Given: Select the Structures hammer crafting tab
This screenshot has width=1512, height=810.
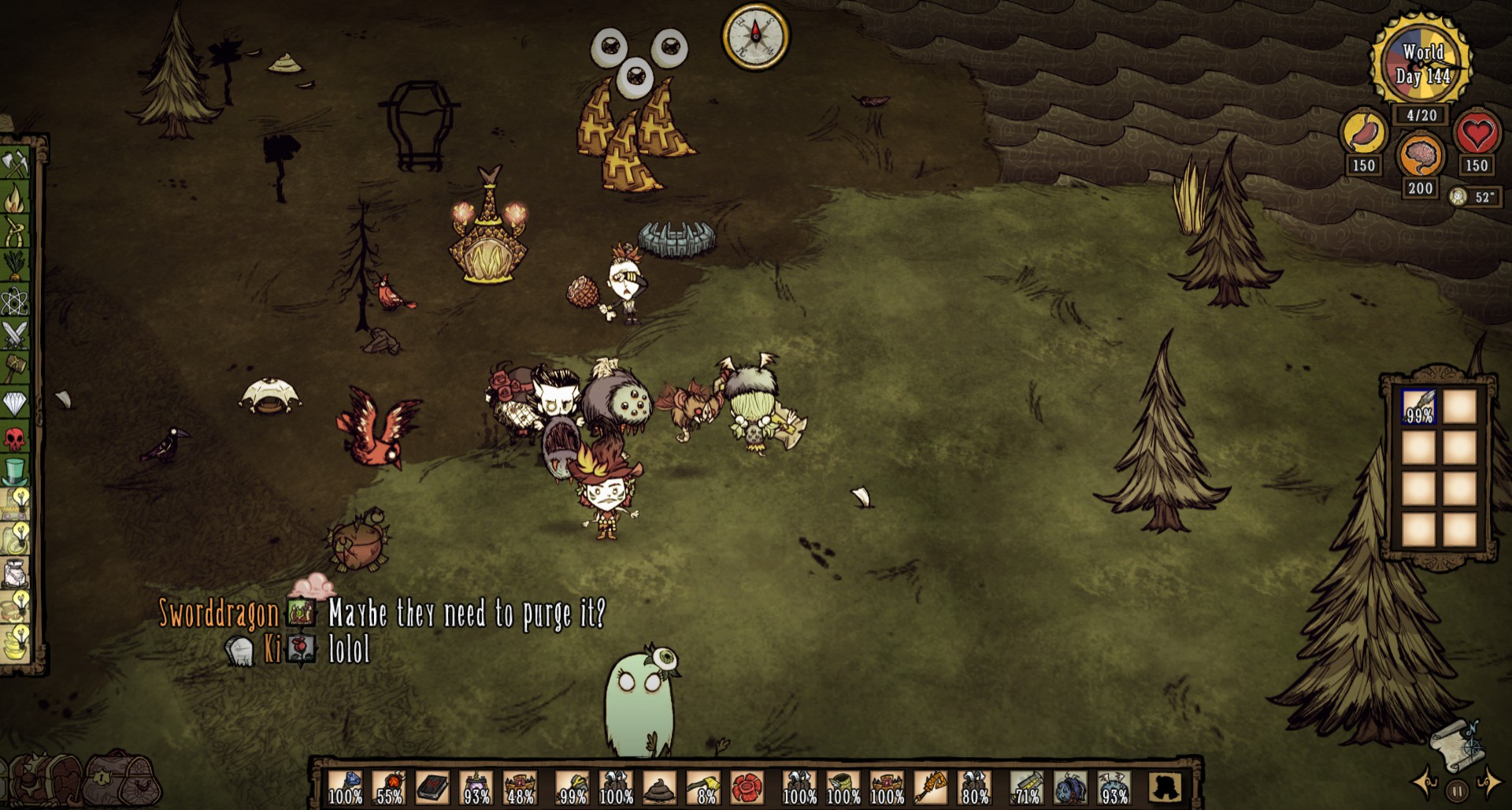Looking at the screenshot, I should click(15, 368).
